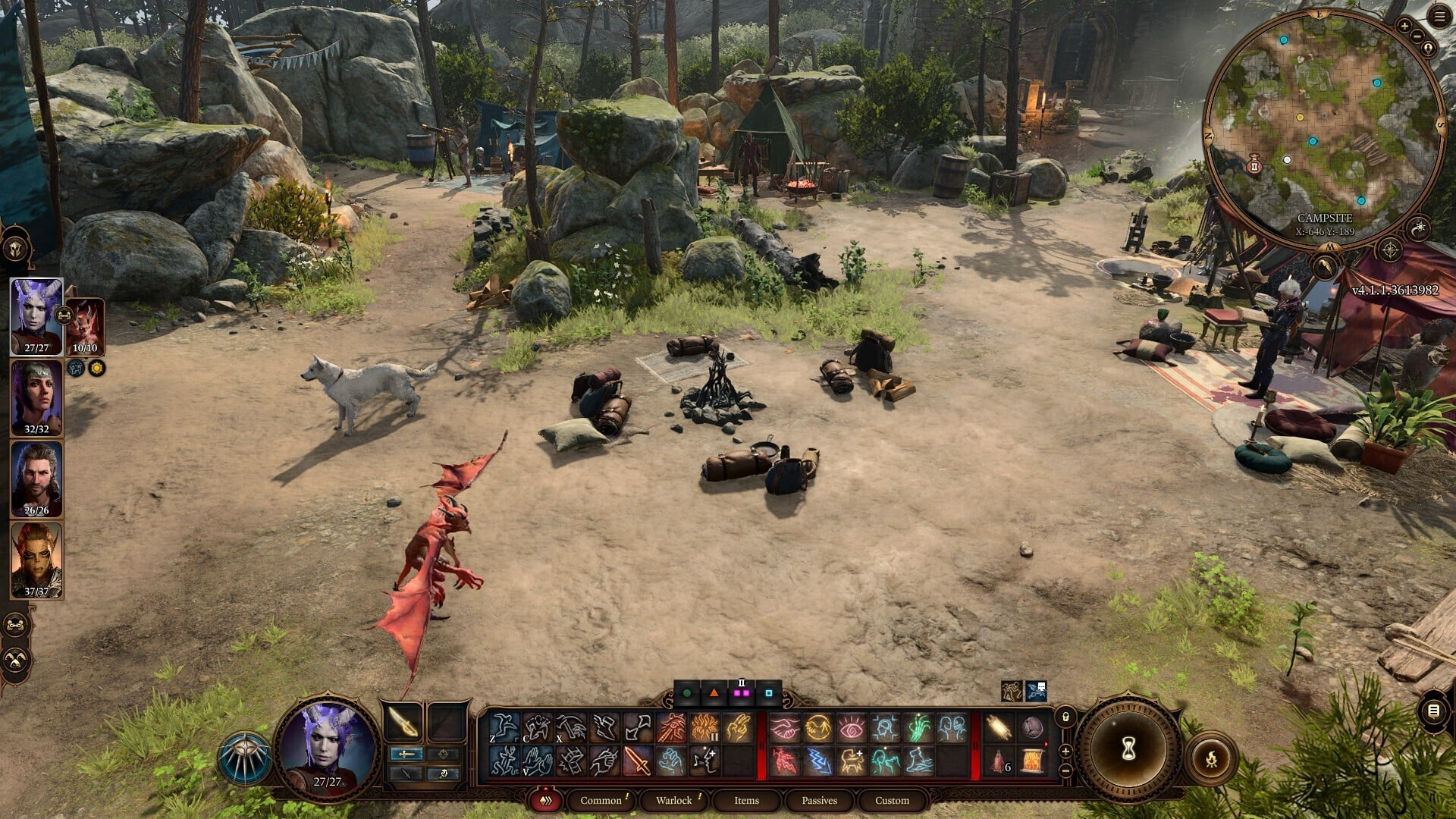This screenshot has width=1456, height=819.
Task: Collapse a hotbar row with the minus button
Action: [x=1065, y=771]
